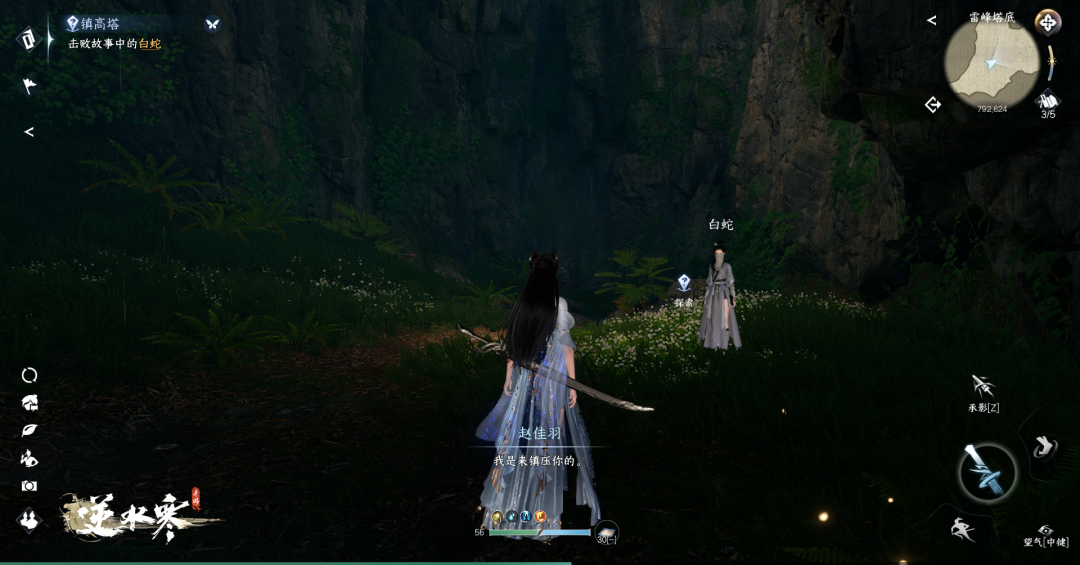Viewport: 1080px width, 565px height.
Task: Open the camera photo mode
Action: click(29, 486)
